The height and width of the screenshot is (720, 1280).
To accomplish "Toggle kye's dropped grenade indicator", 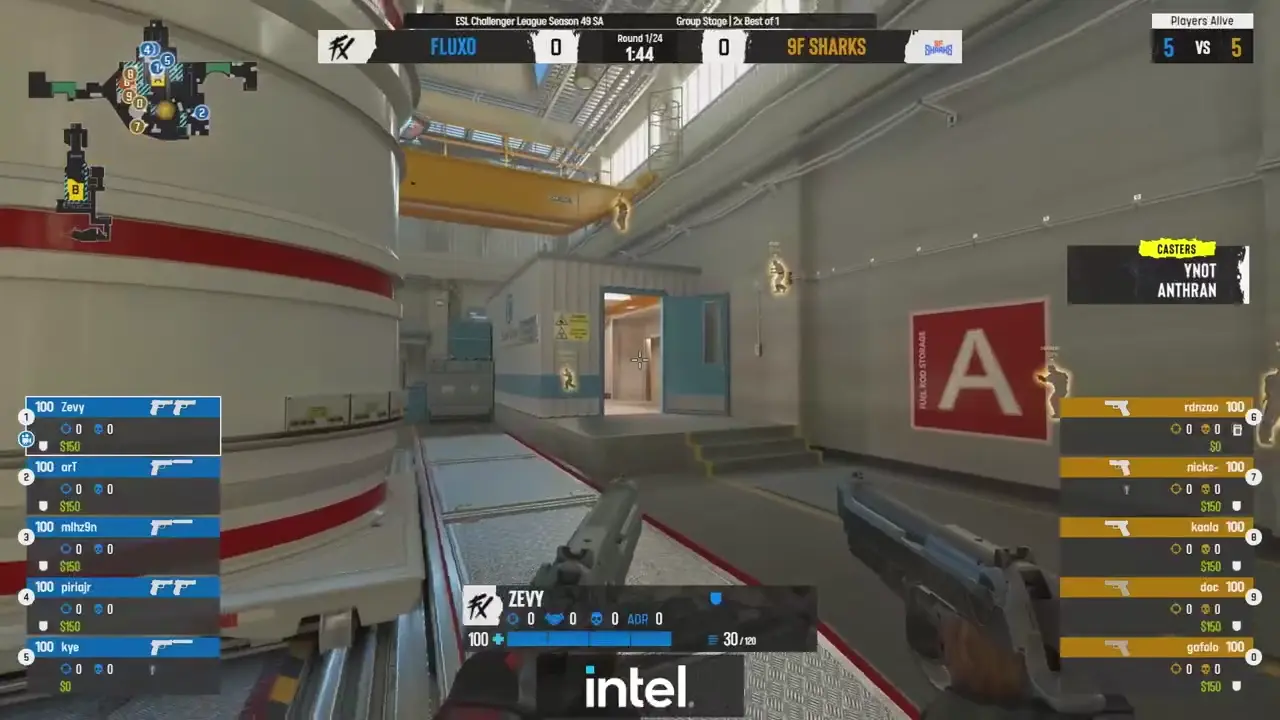I will tap(153, 670).
